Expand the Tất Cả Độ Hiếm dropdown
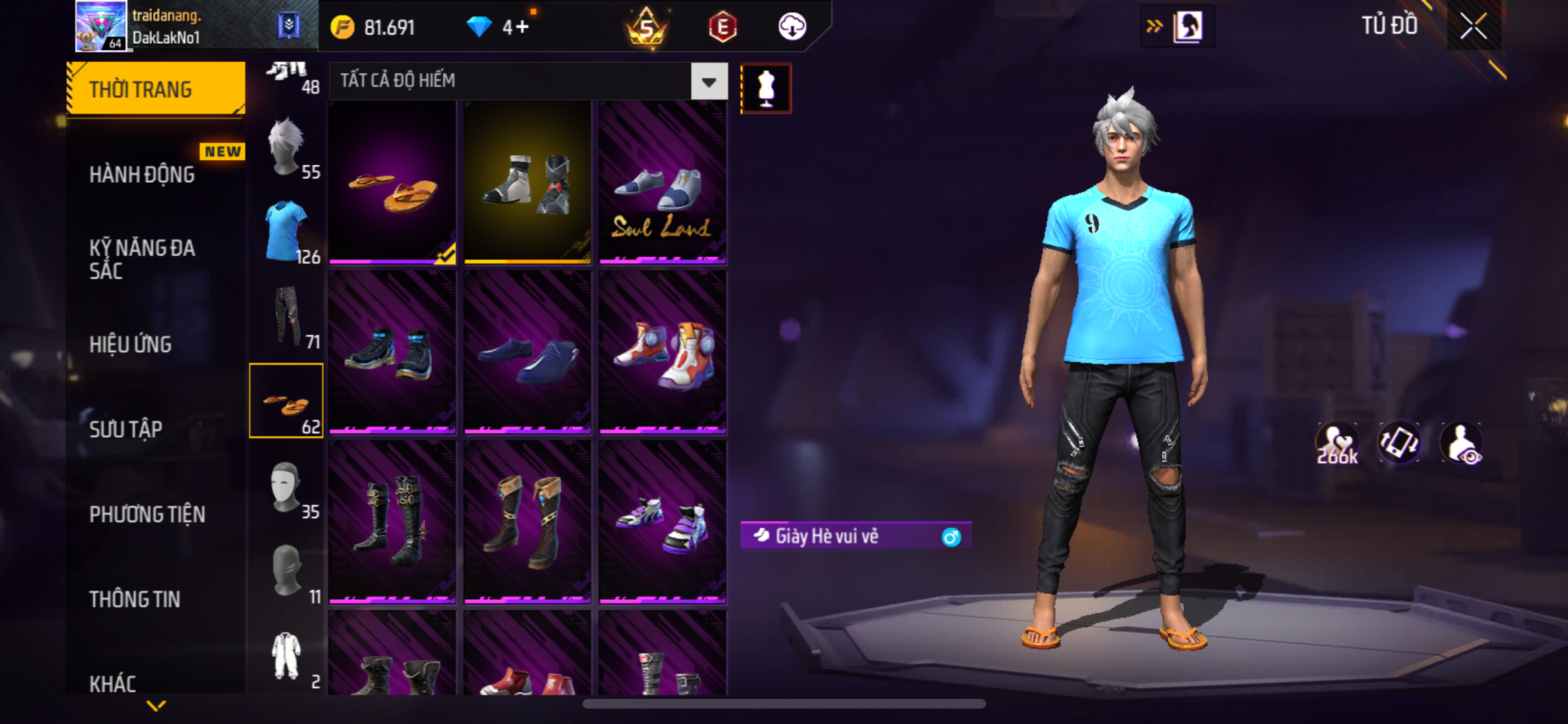This screenshot has height=724, width=1568. [x=709, y=82]
